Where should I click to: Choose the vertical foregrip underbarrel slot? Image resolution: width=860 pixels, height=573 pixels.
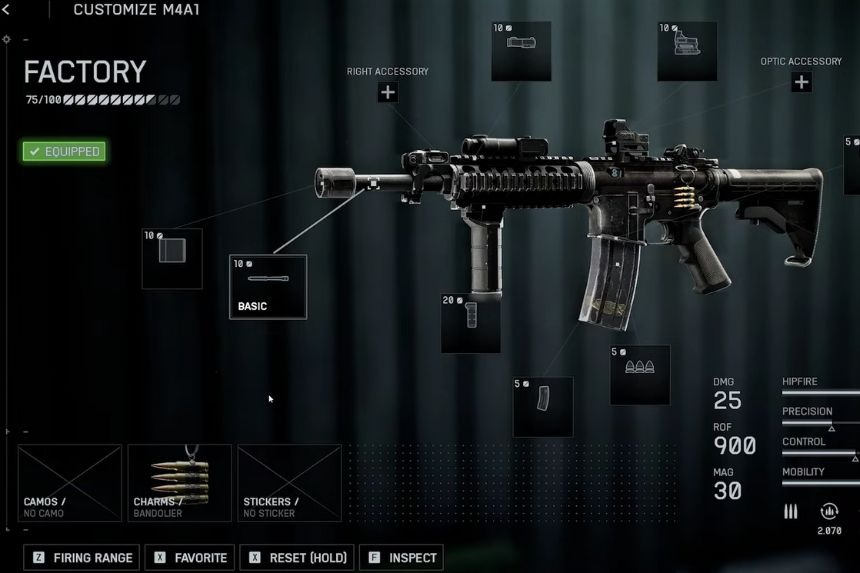pyautogui.click(x=471, y=322)
